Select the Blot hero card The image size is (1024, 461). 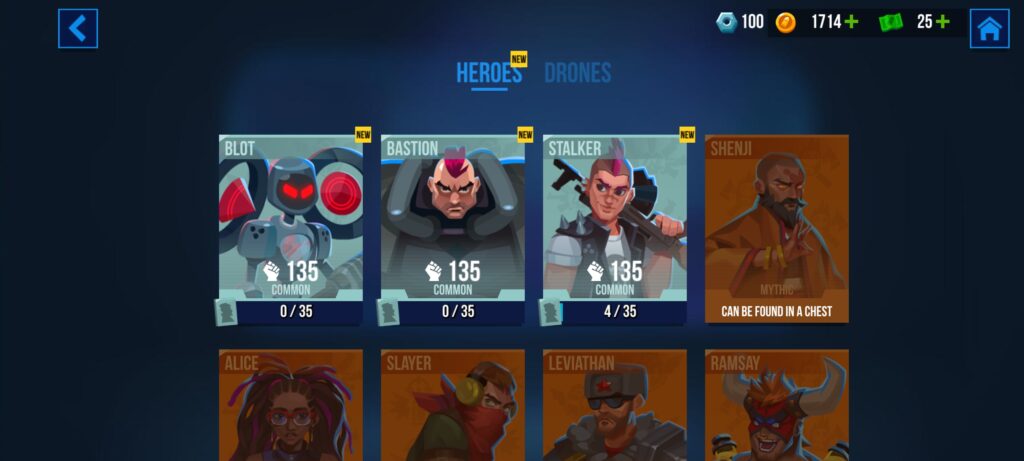291,229
